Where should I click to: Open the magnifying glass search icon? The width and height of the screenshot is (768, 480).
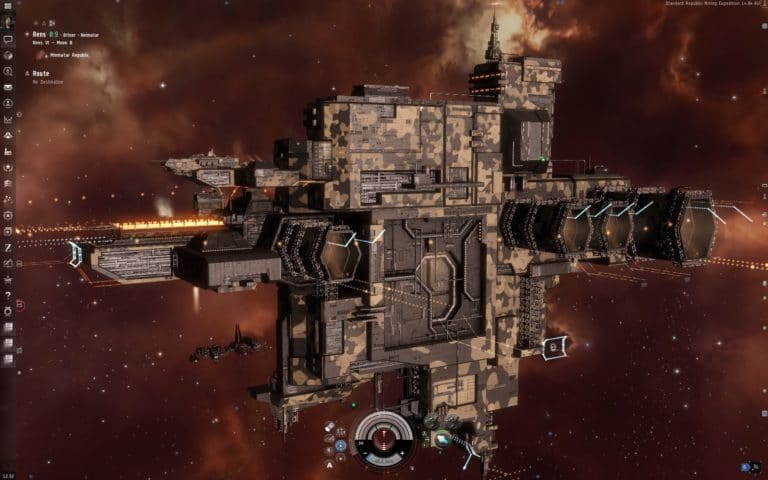(x=8, y=72)
